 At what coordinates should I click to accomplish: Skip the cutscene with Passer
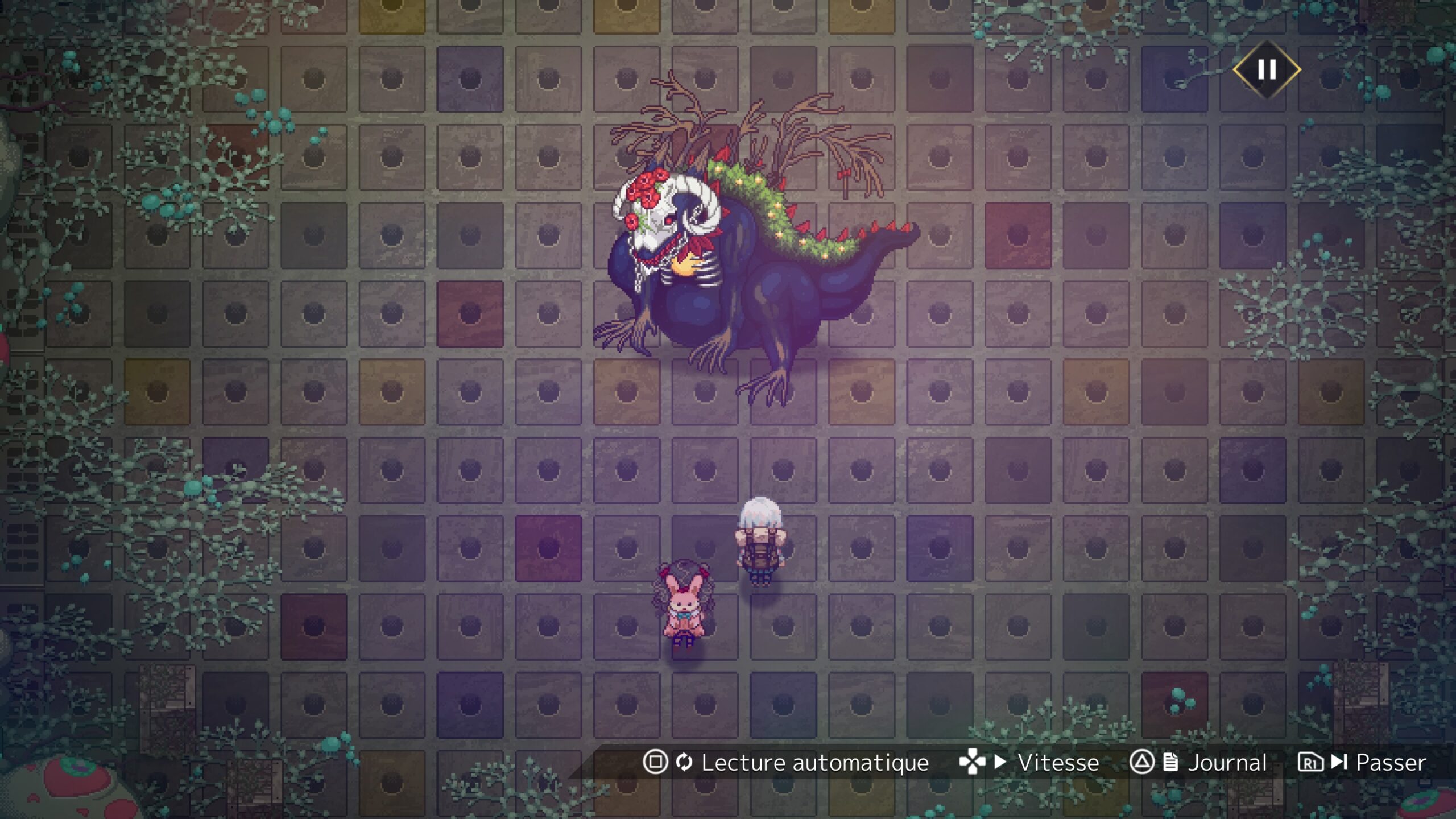click(1362, 762)
